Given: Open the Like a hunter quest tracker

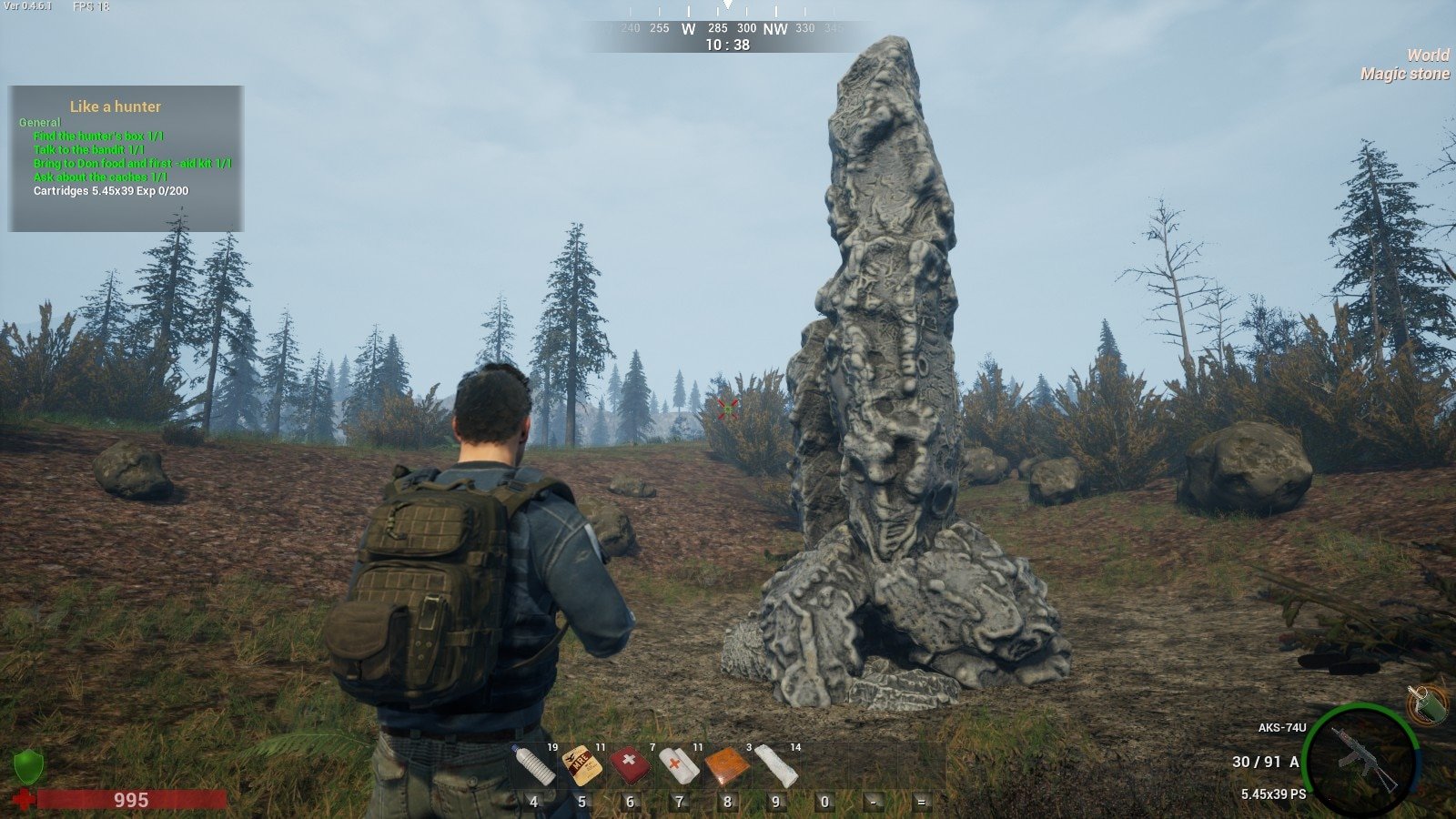Looking at the screenshot, I should point(116,106).
